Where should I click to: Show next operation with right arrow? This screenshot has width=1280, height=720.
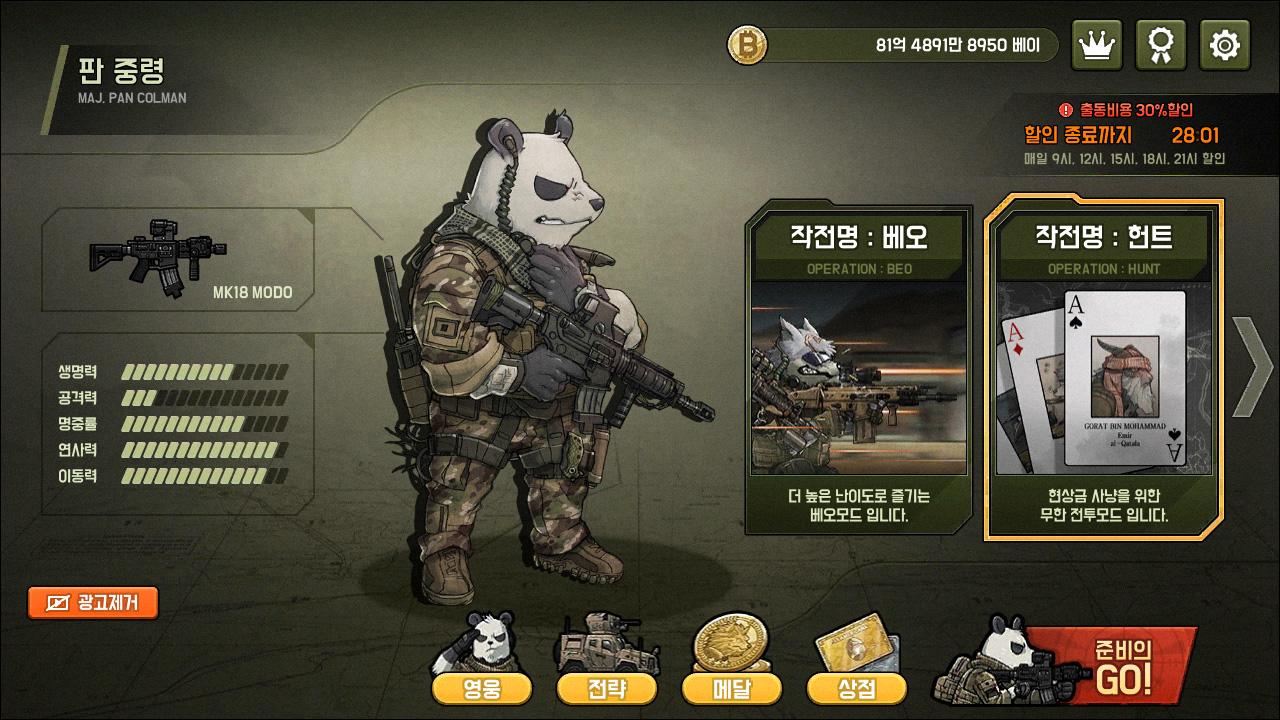1251,366
